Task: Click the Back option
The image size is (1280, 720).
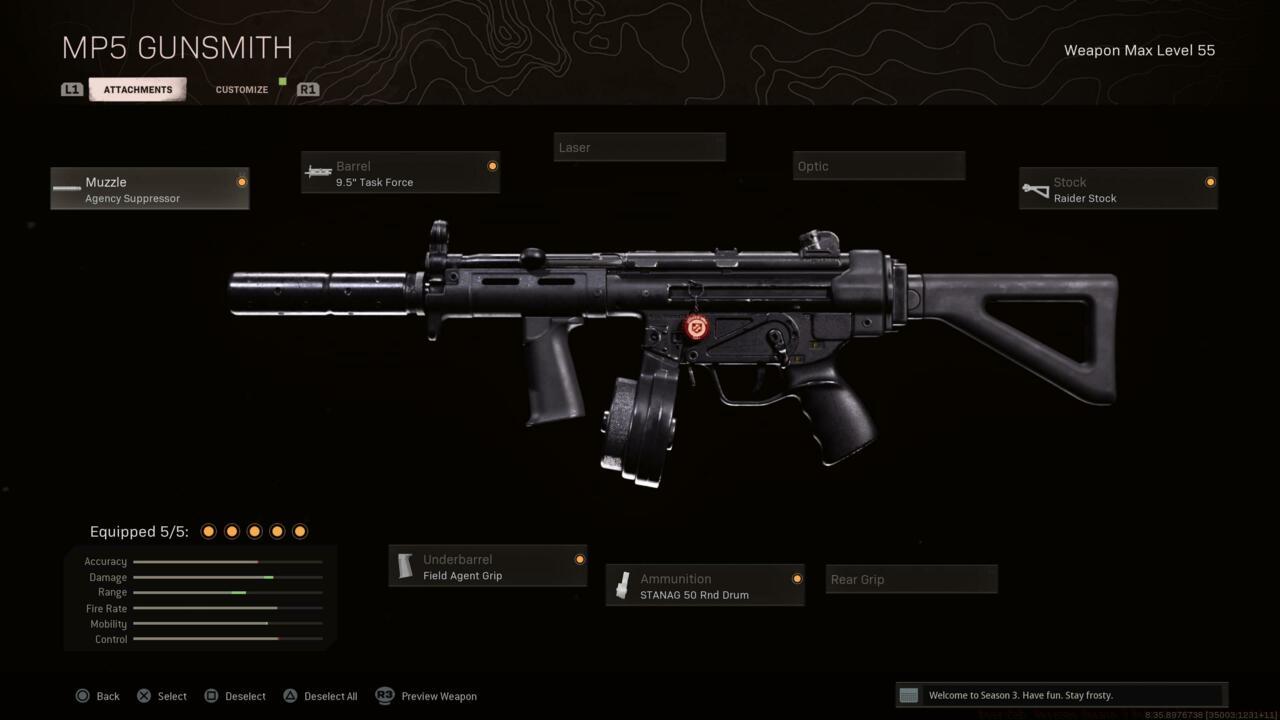Action: click(98, 696)
